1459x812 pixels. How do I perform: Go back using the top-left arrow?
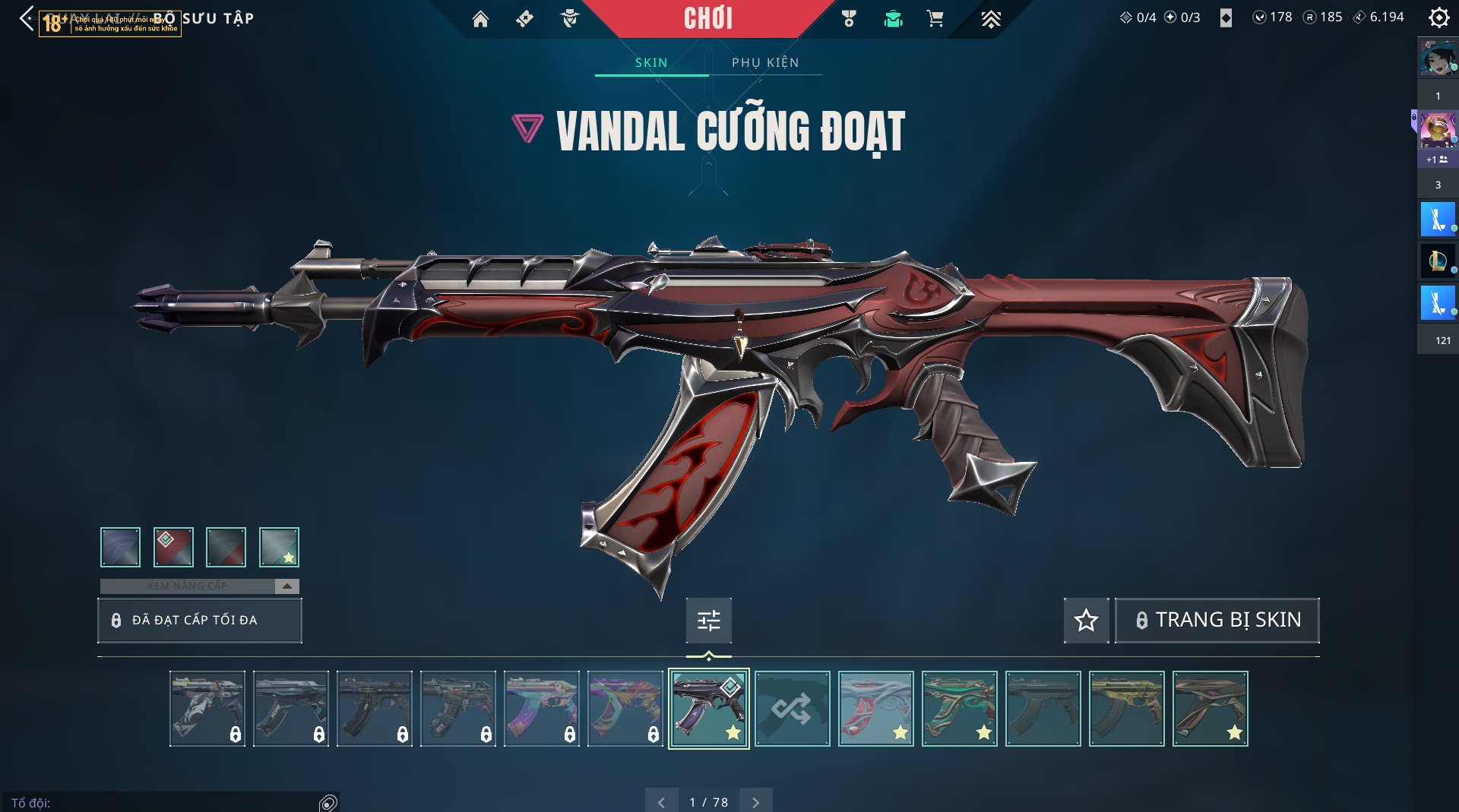[x=27, y=18]
